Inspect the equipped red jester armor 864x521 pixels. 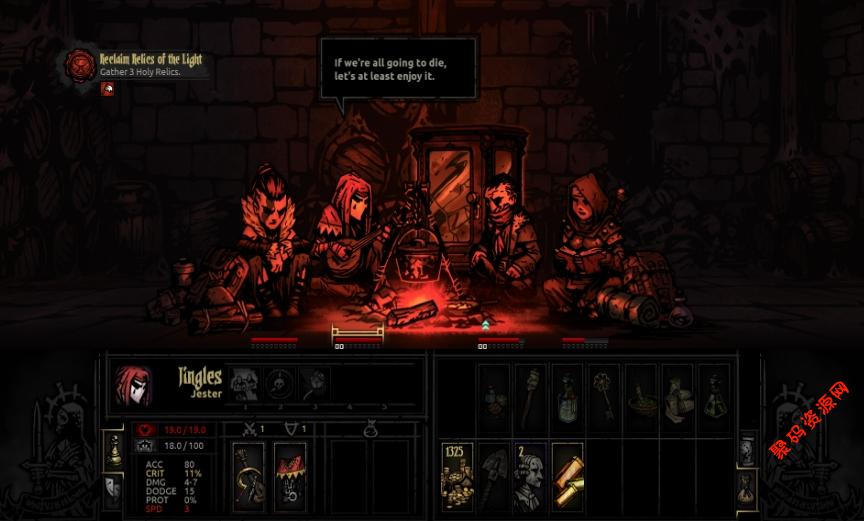click(290, 476)
